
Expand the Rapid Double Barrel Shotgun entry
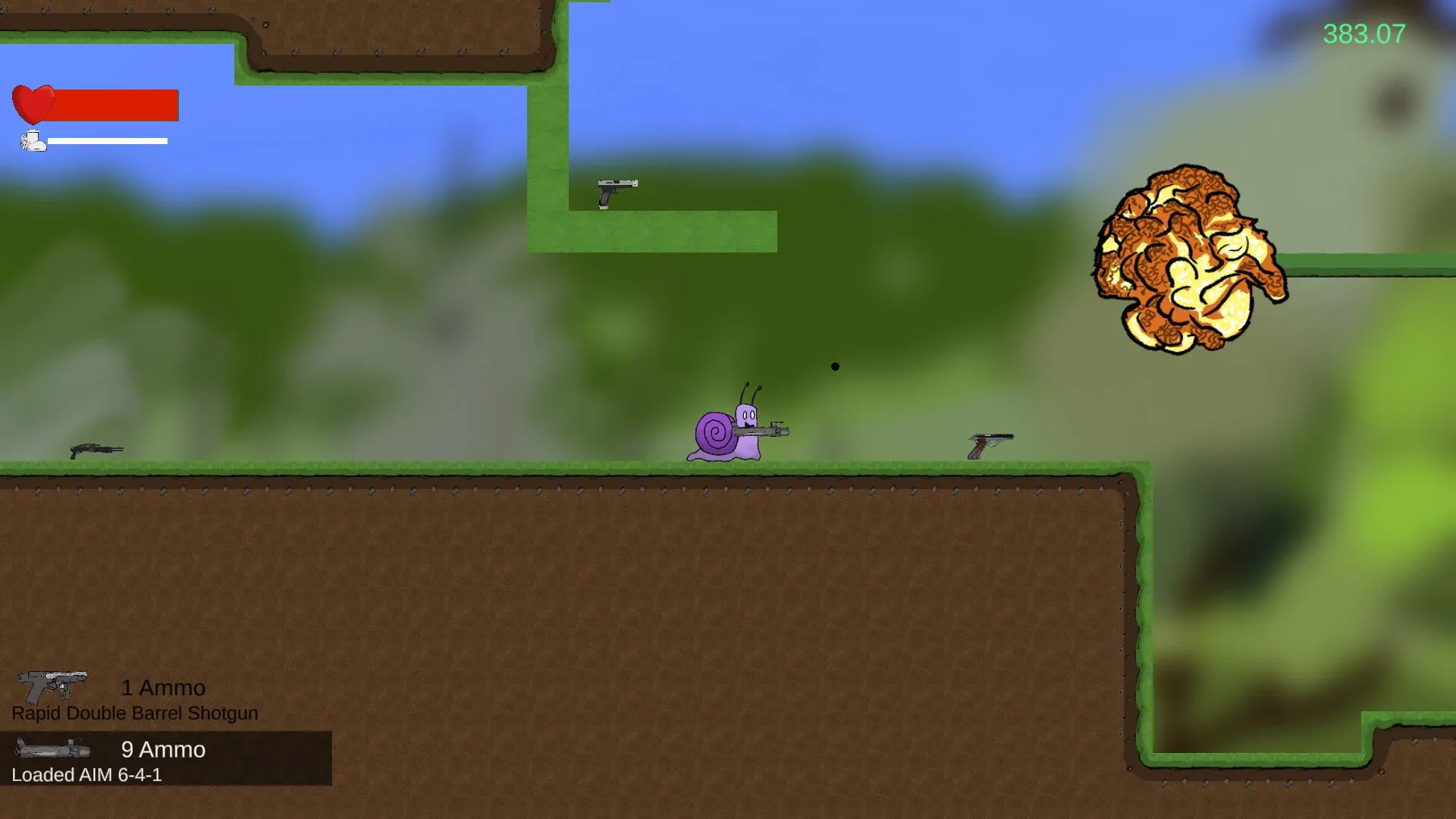tap(134, 713)
